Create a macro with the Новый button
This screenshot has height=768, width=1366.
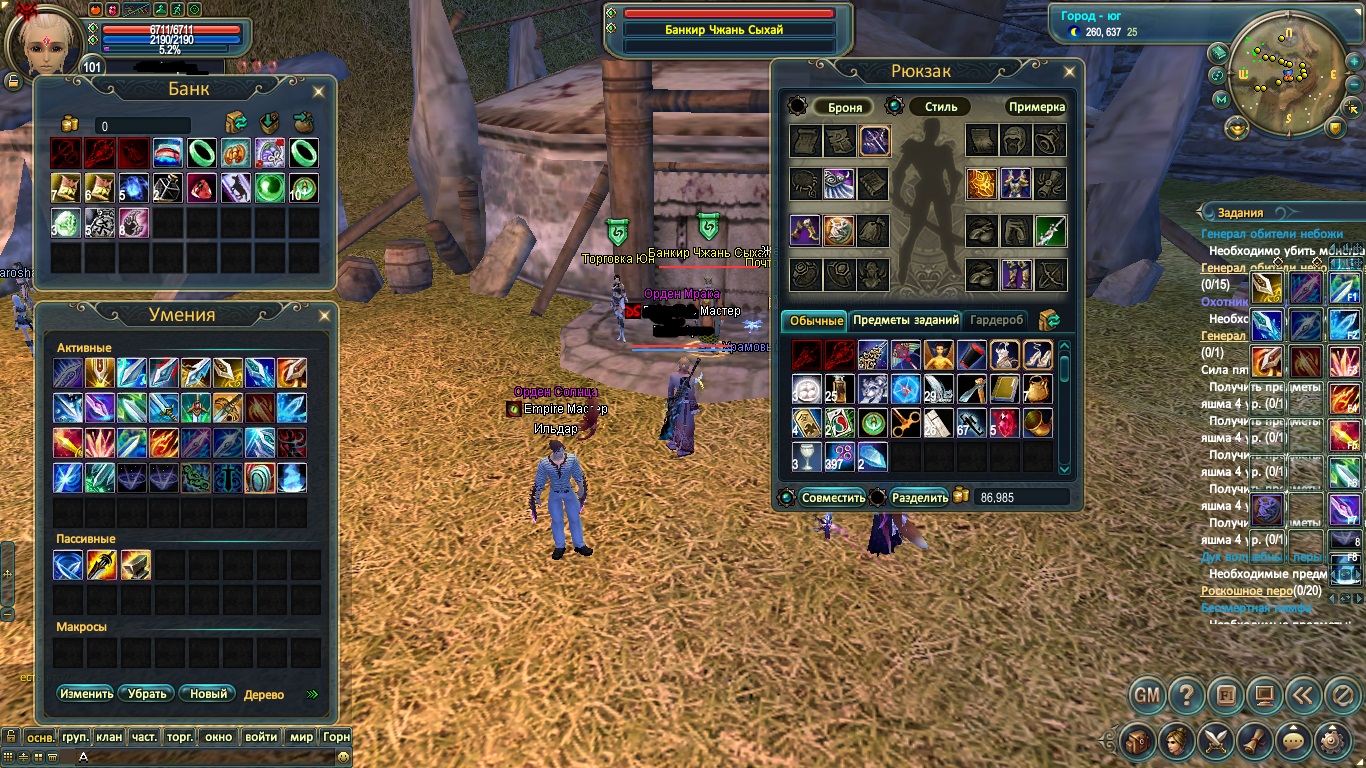coord(209,693)
